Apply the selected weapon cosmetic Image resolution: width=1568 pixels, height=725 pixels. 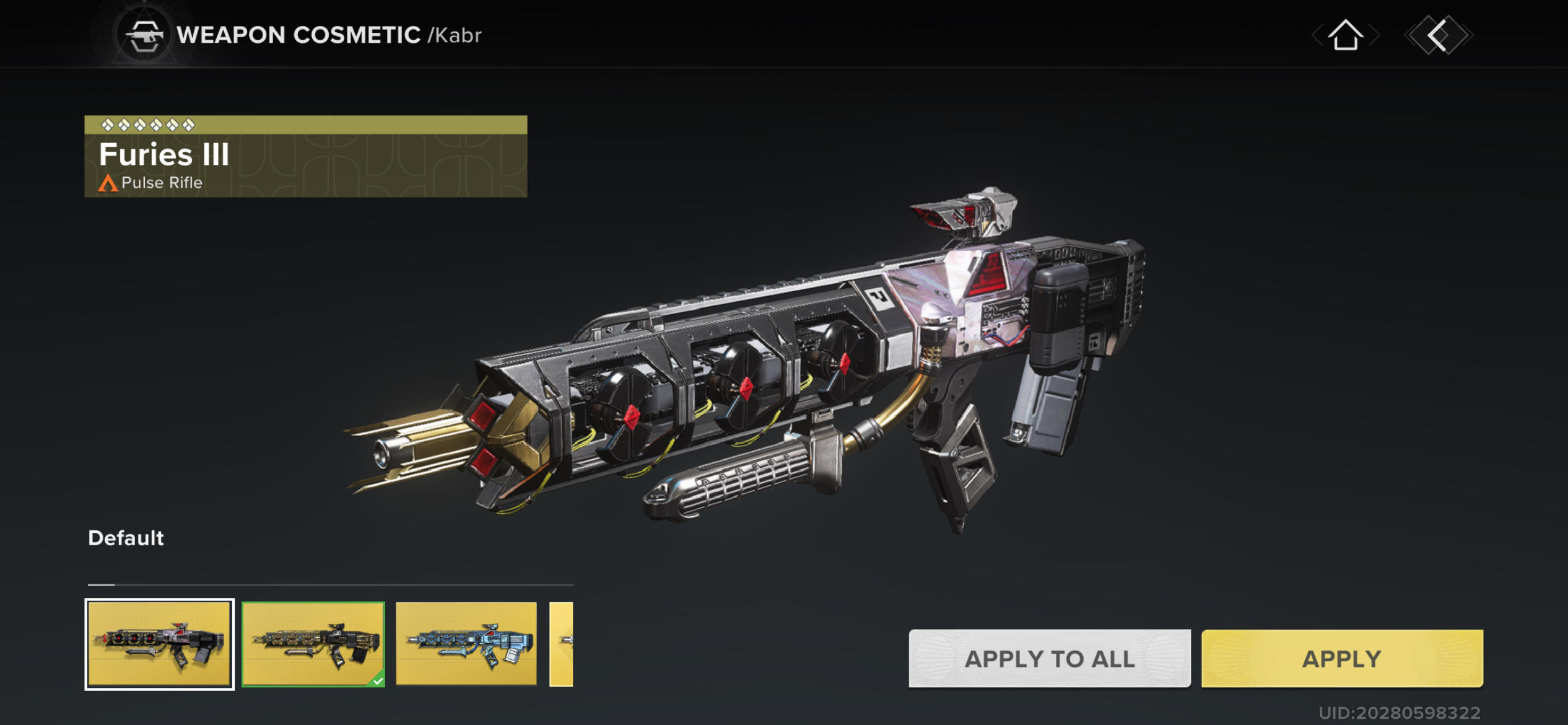click(1341, 658)
